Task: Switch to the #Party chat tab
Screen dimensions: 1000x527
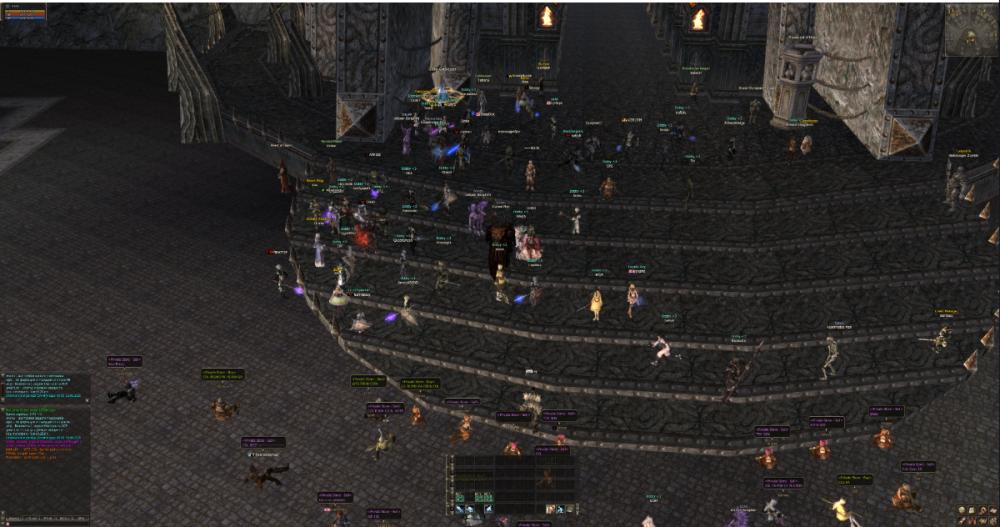Action: [x=48, y=520]
